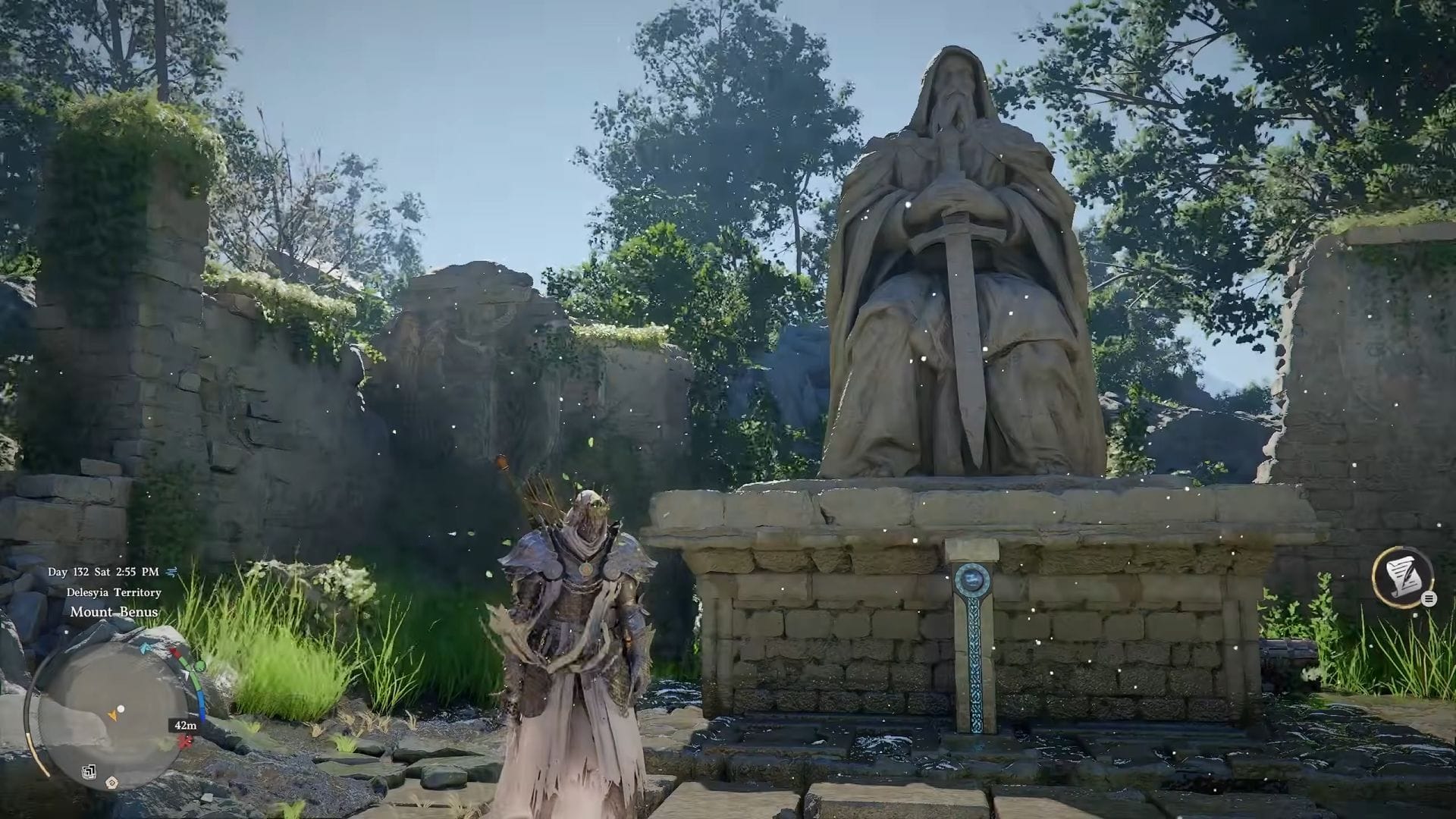
Task: Toggle the small square indicator below the scroll icon
Action: 1416,615
